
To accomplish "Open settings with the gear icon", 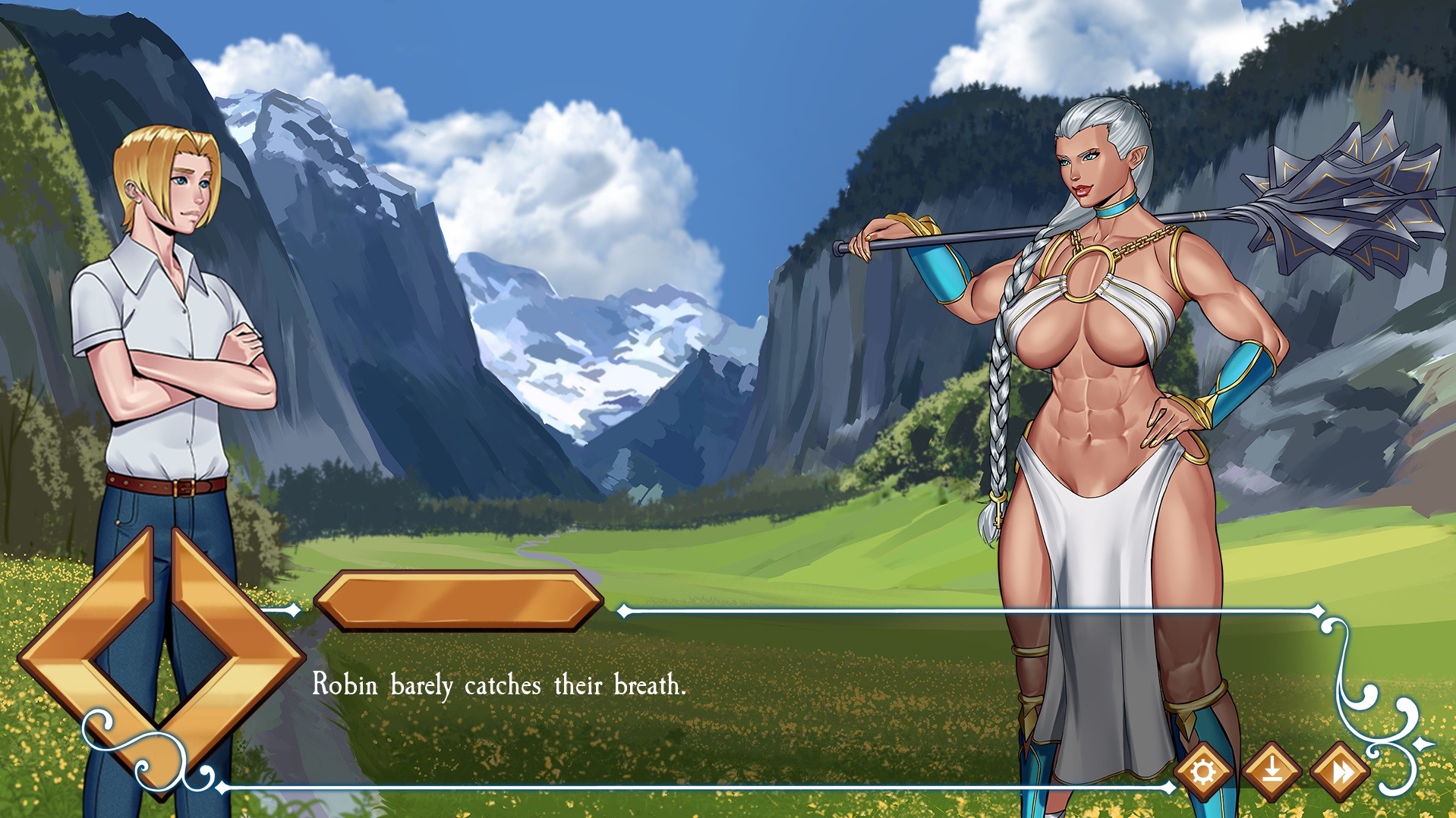I will tap(1202, 772).
